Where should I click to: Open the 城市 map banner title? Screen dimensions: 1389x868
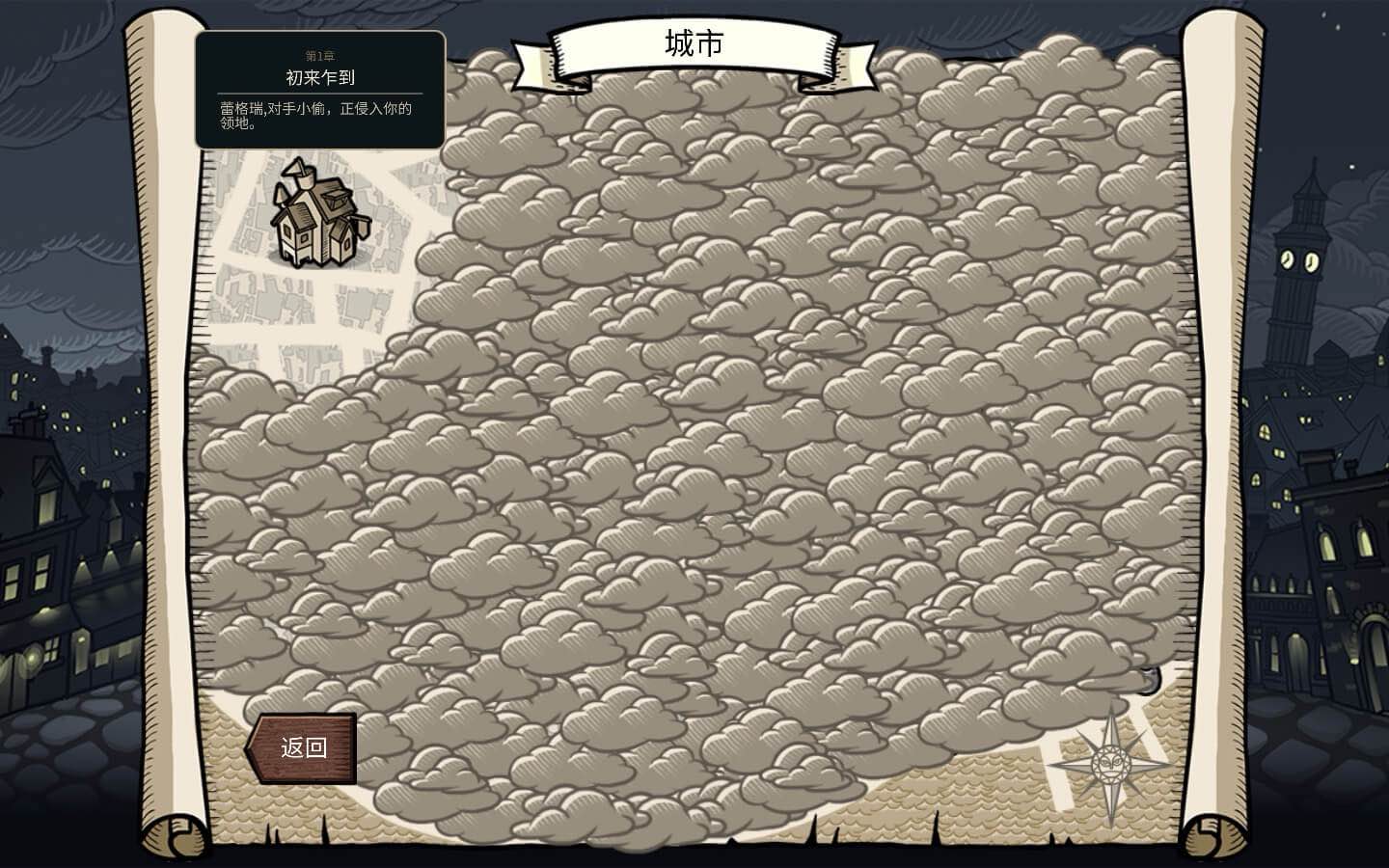tap(693, 42)
